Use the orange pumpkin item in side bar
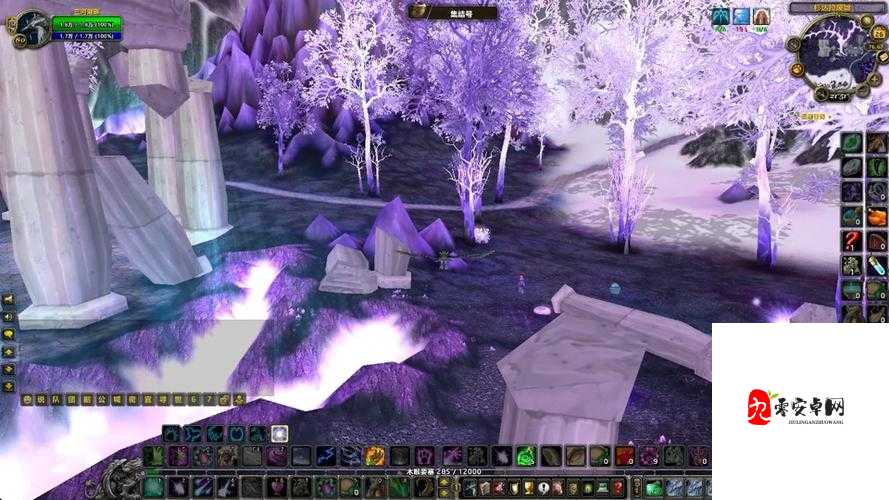The image size is (889, 500). coord(877,216)
